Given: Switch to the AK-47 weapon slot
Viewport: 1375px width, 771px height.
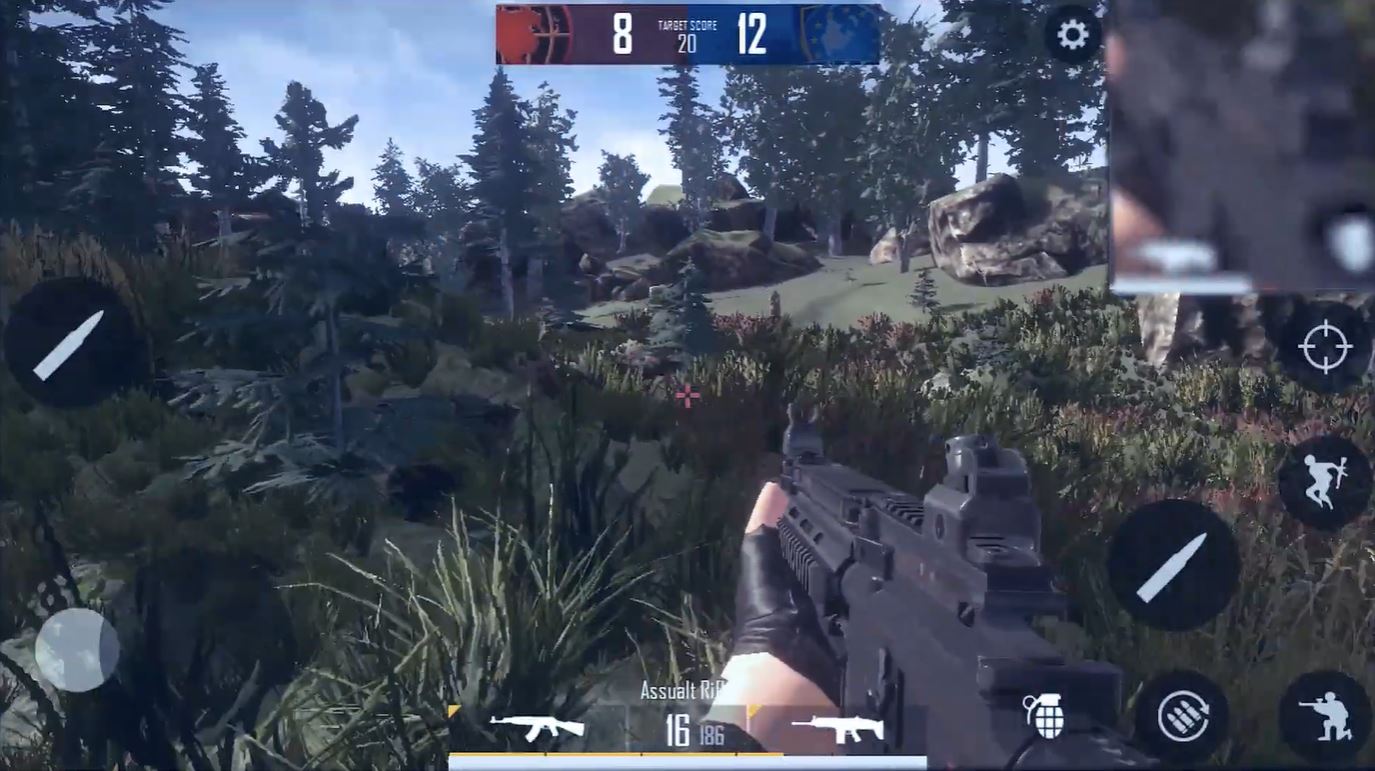Looking at the screenshot, I should click(537, 728).
